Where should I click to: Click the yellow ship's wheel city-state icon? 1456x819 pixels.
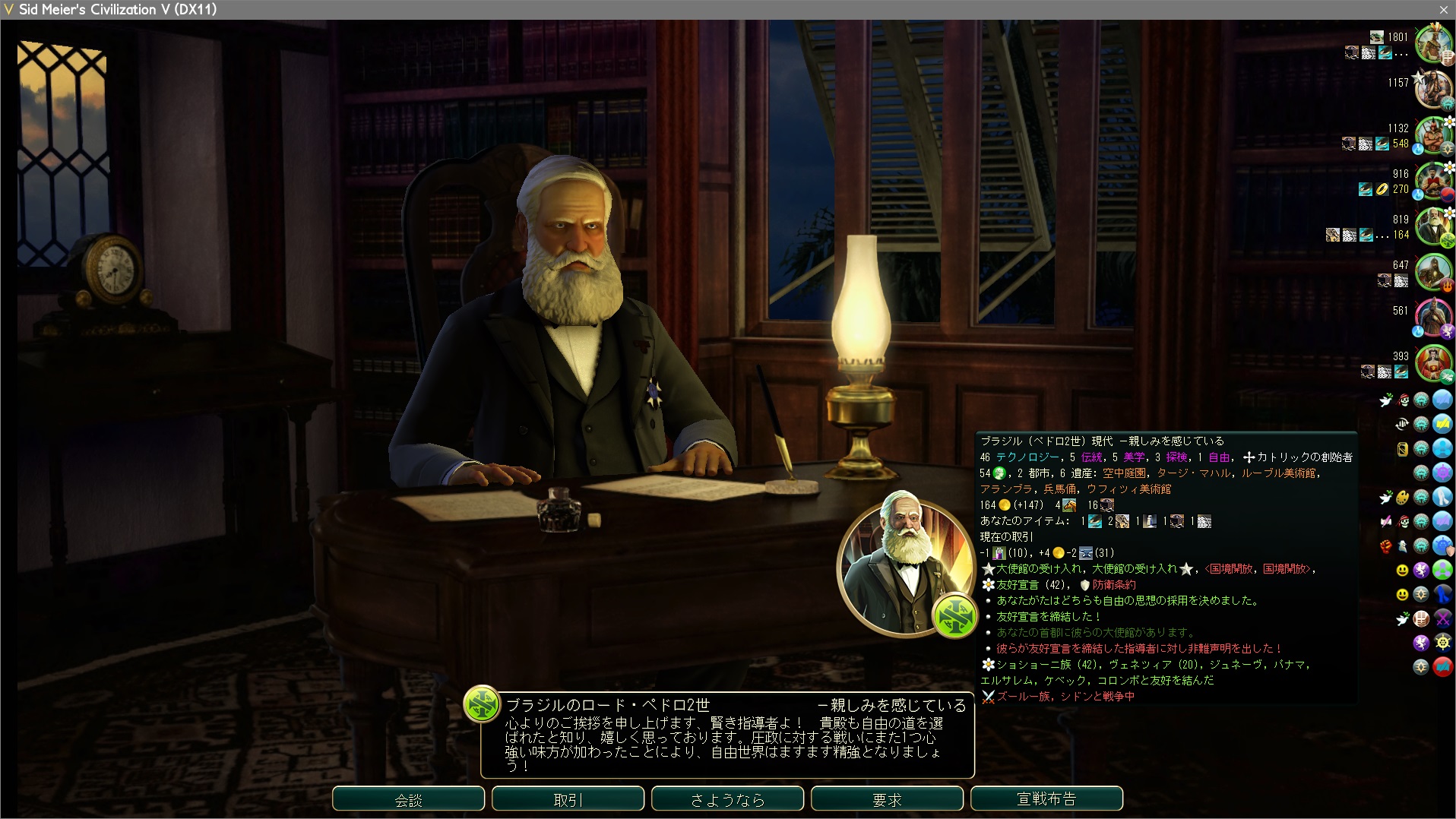(1442, 643)
